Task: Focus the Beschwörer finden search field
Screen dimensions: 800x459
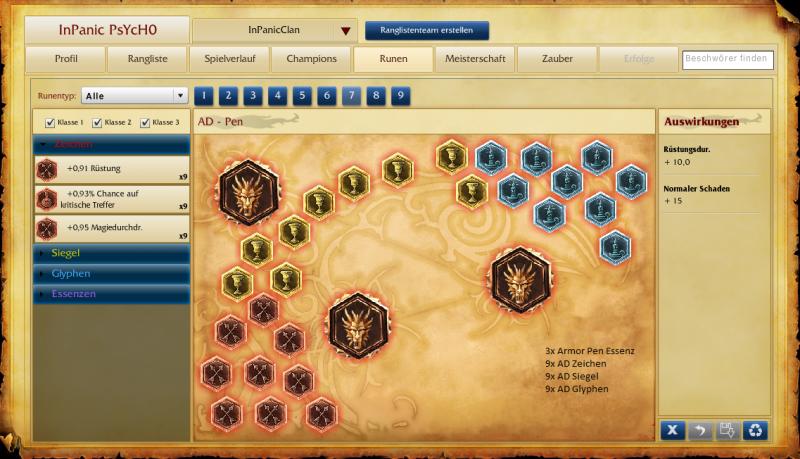Action: [727, 60]
